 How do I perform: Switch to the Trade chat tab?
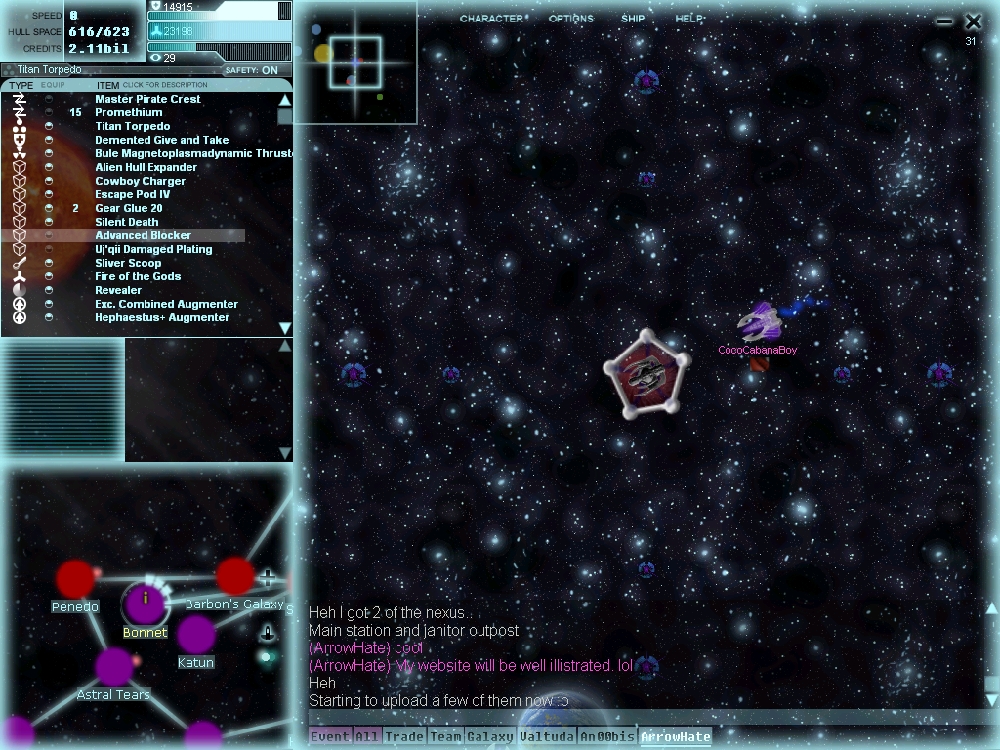pos(405,738)
